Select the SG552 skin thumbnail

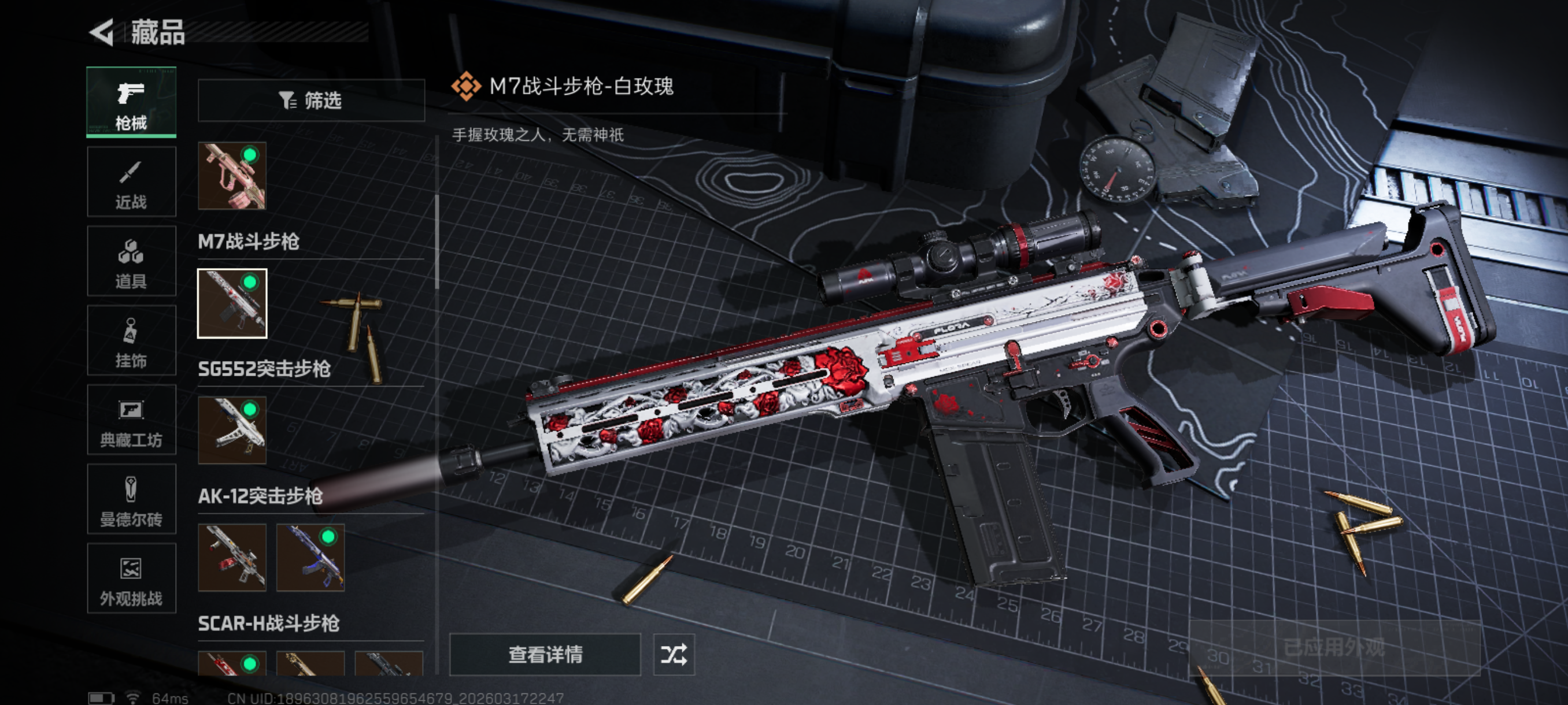click(232, 430)
